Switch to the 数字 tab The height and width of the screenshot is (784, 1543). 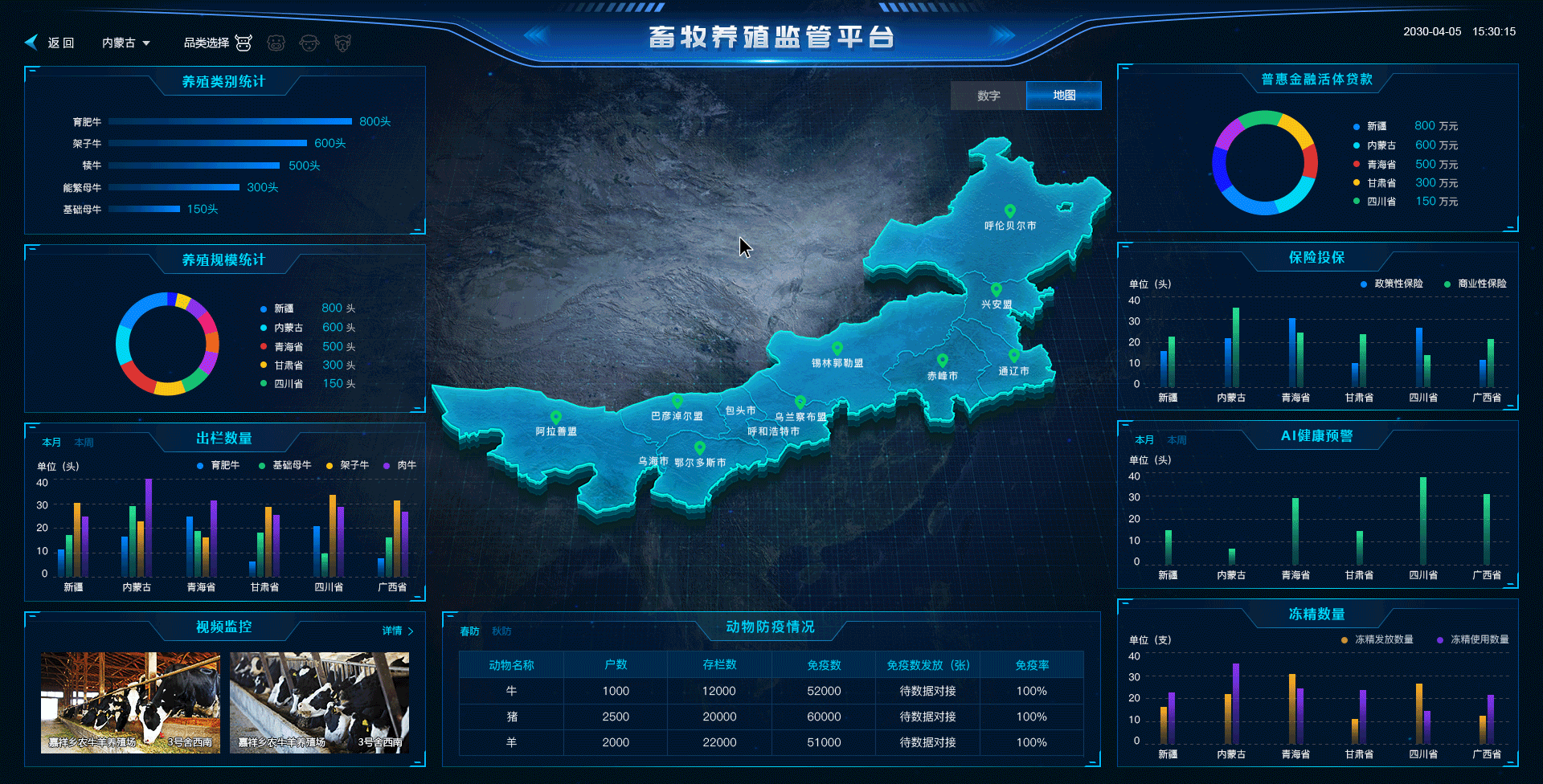[988, 96]
